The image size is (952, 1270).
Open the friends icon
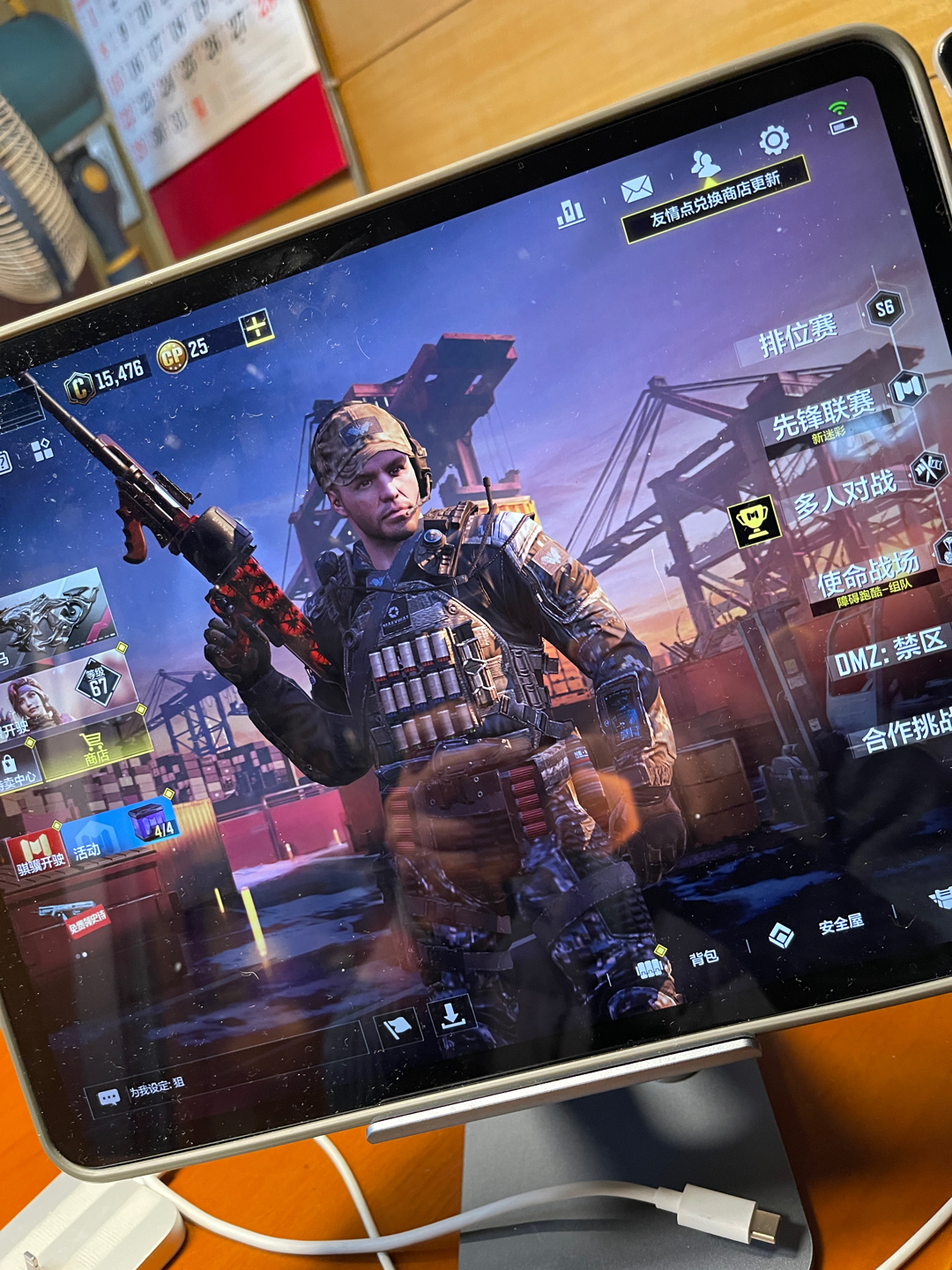pos(704,163)
